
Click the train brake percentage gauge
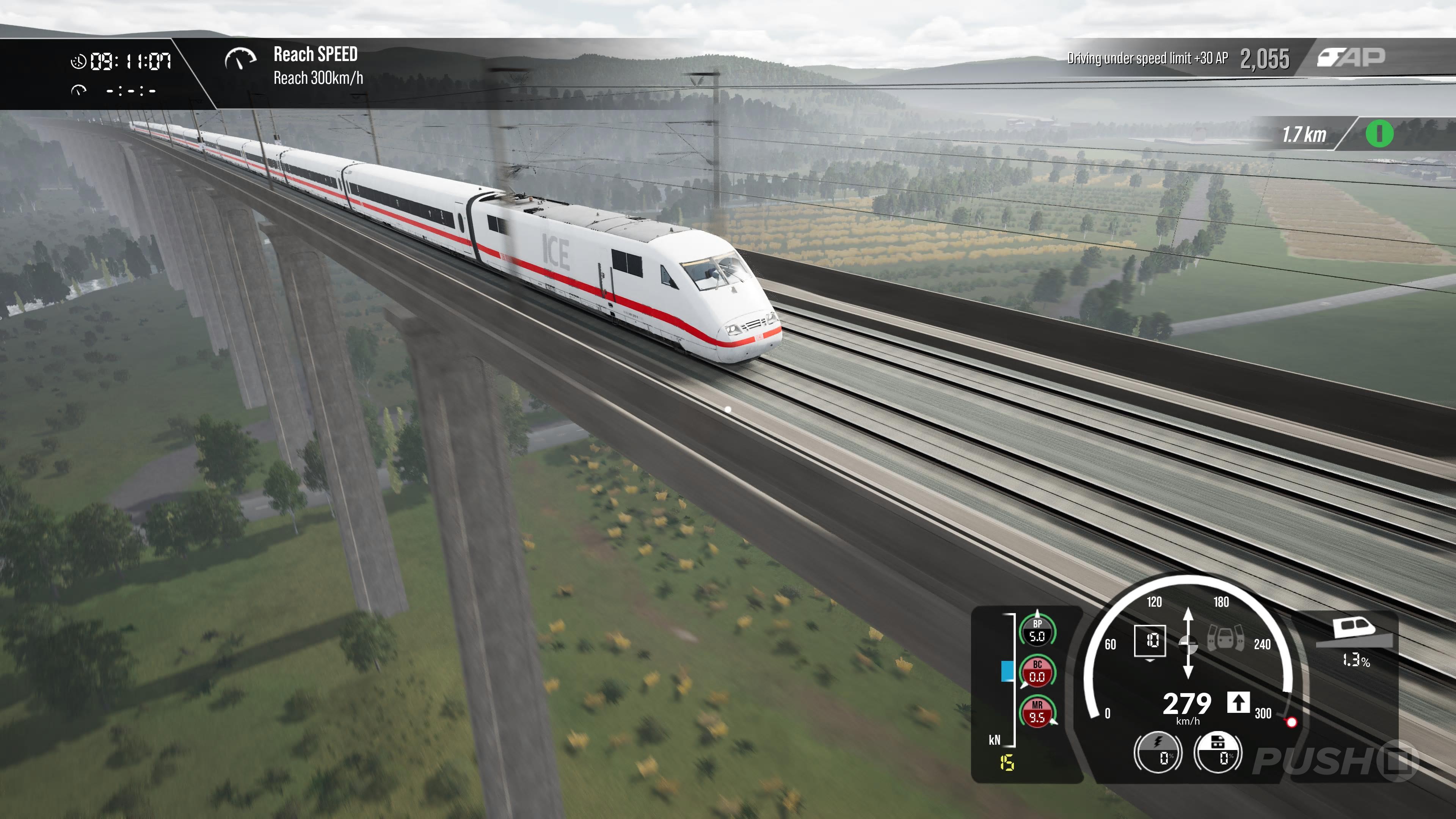tap(1218, 752)
